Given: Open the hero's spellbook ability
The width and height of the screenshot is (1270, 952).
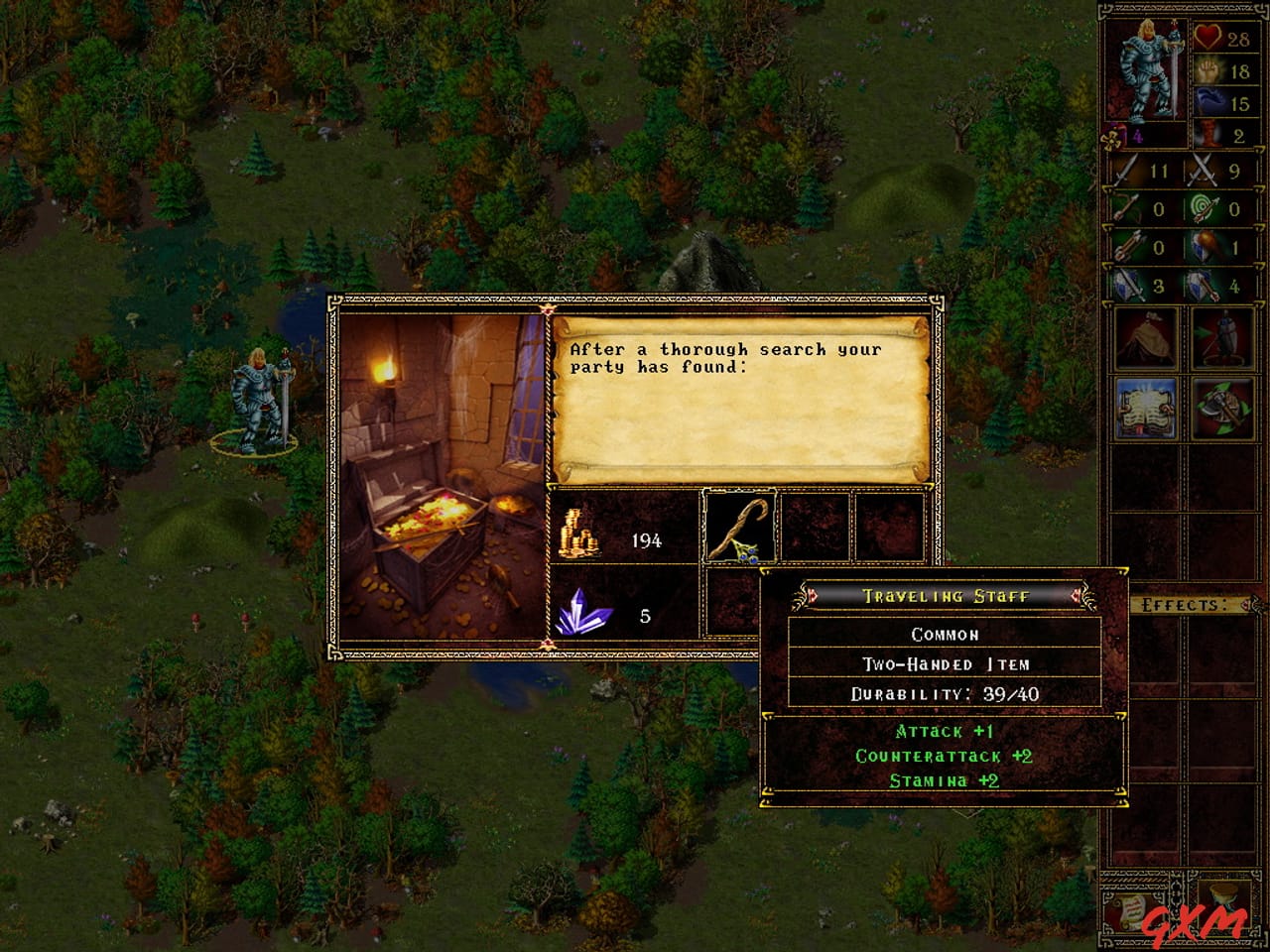Looking at the screenshot, I should (x=1146, y=409).
